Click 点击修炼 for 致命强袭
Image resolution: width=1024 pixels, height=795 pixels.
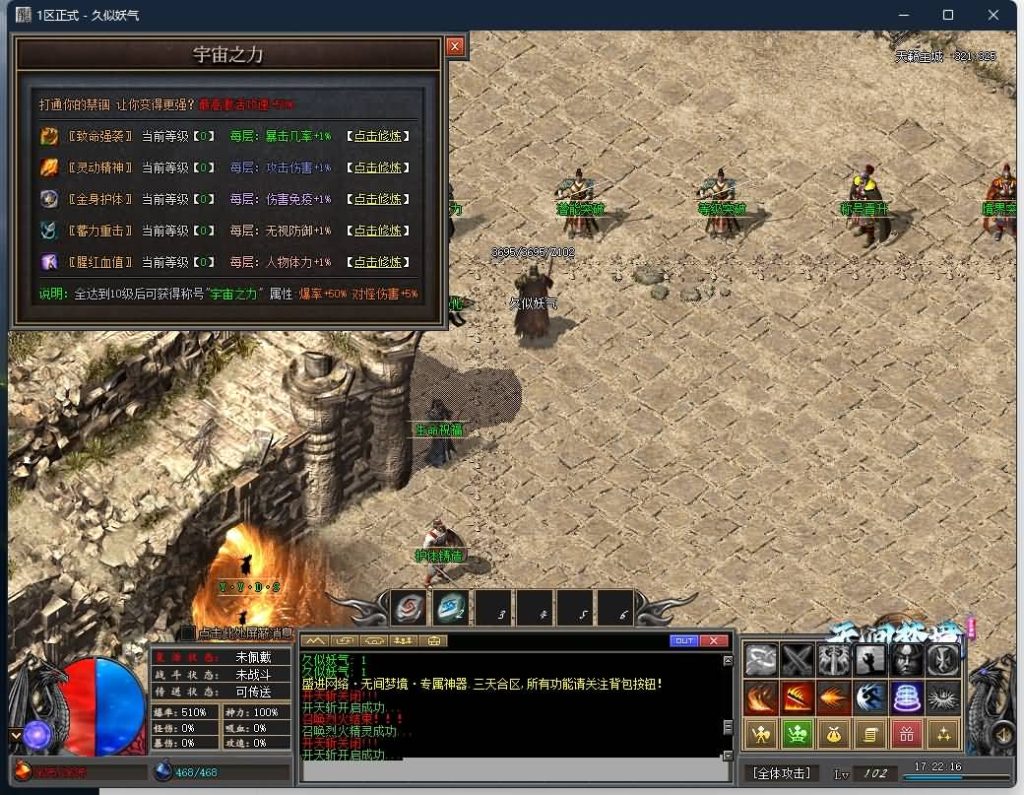point(378,136)
